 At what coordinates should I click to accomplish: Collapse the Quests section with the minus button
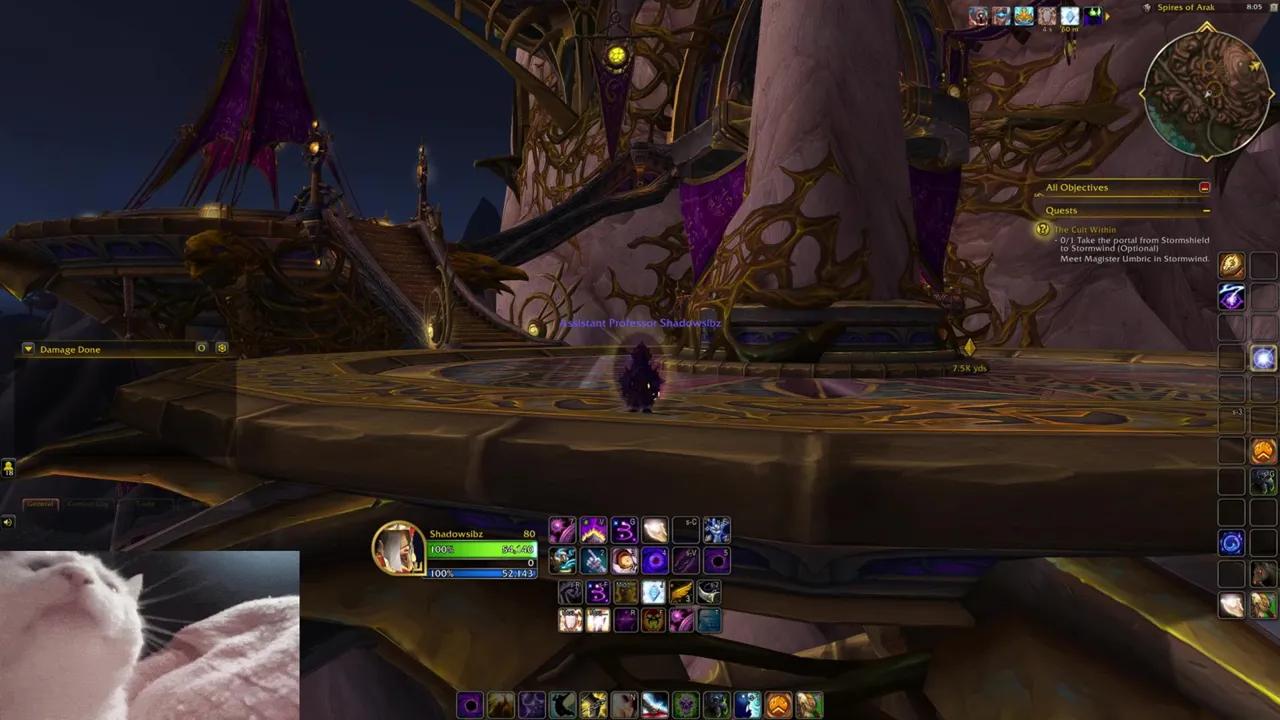[x=1207, y=210]
